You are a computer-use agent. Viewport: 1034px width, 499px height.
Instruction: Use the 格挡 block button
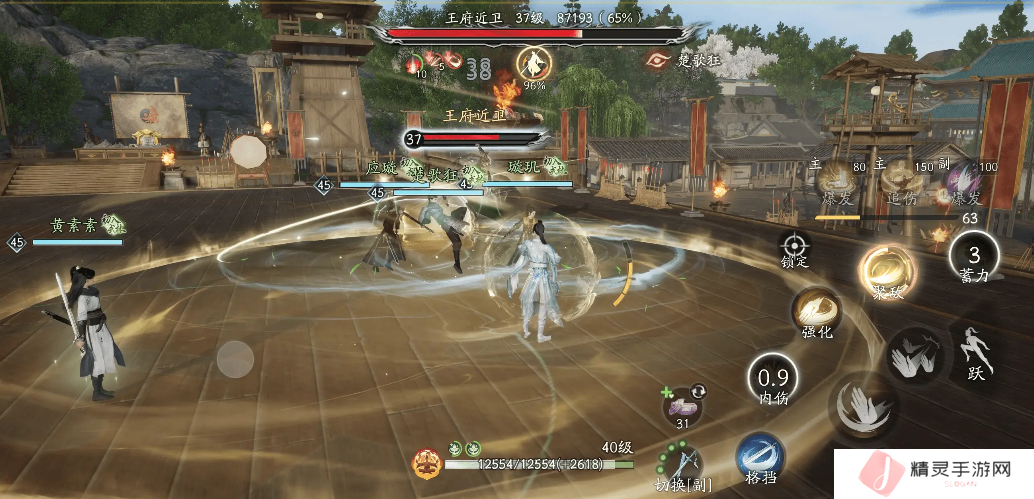(x=760, y=458)
